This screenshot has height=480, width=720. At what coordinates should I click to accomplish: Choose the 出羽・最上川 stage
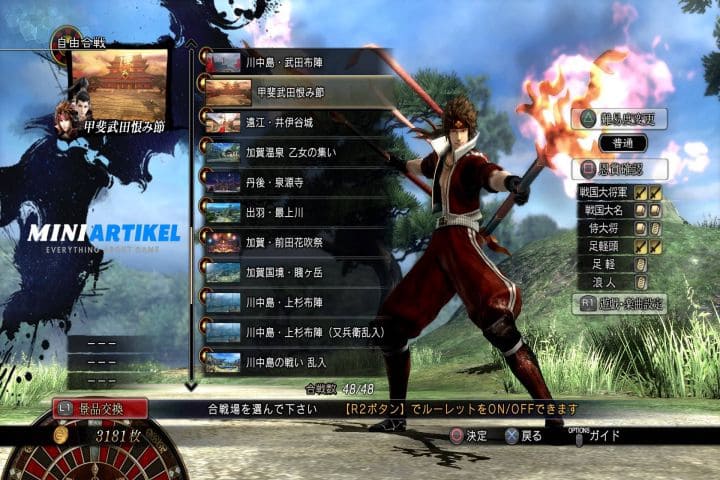tap(290, 212)
